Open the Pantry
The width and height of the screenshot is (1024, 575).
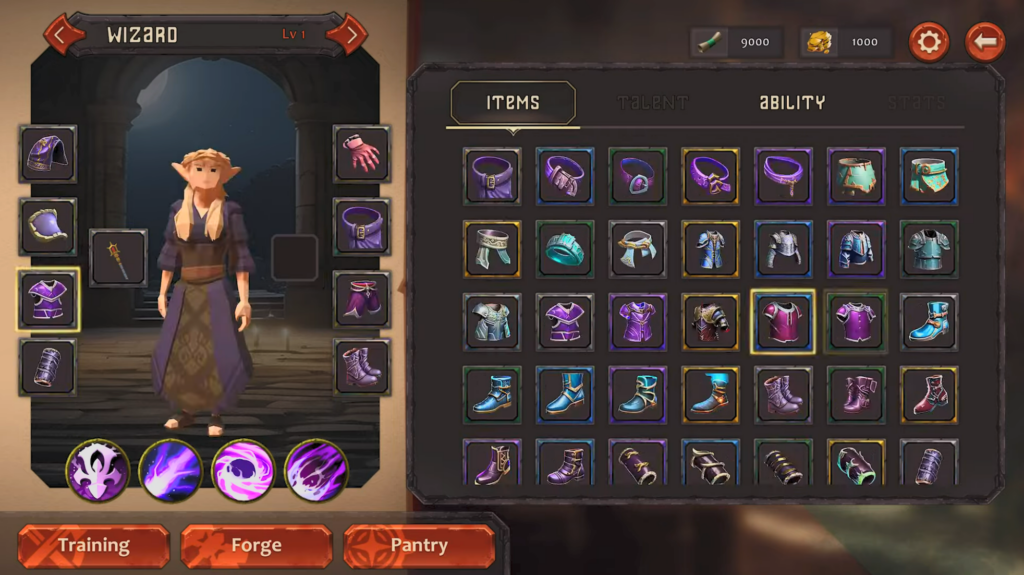419,546
